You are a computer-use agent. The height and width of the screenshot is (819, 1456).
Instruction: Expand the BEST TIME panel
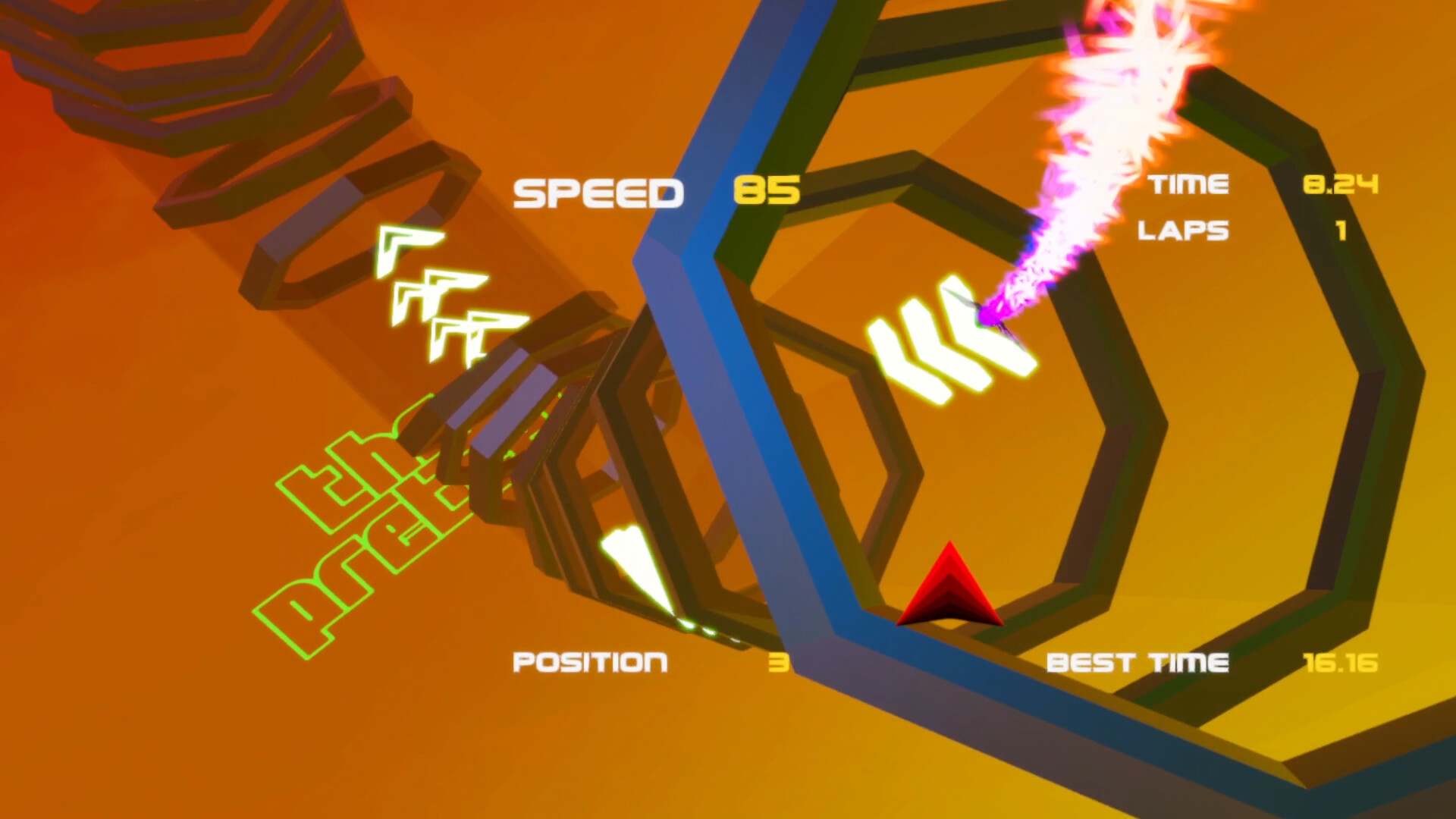click(1137, 661)
